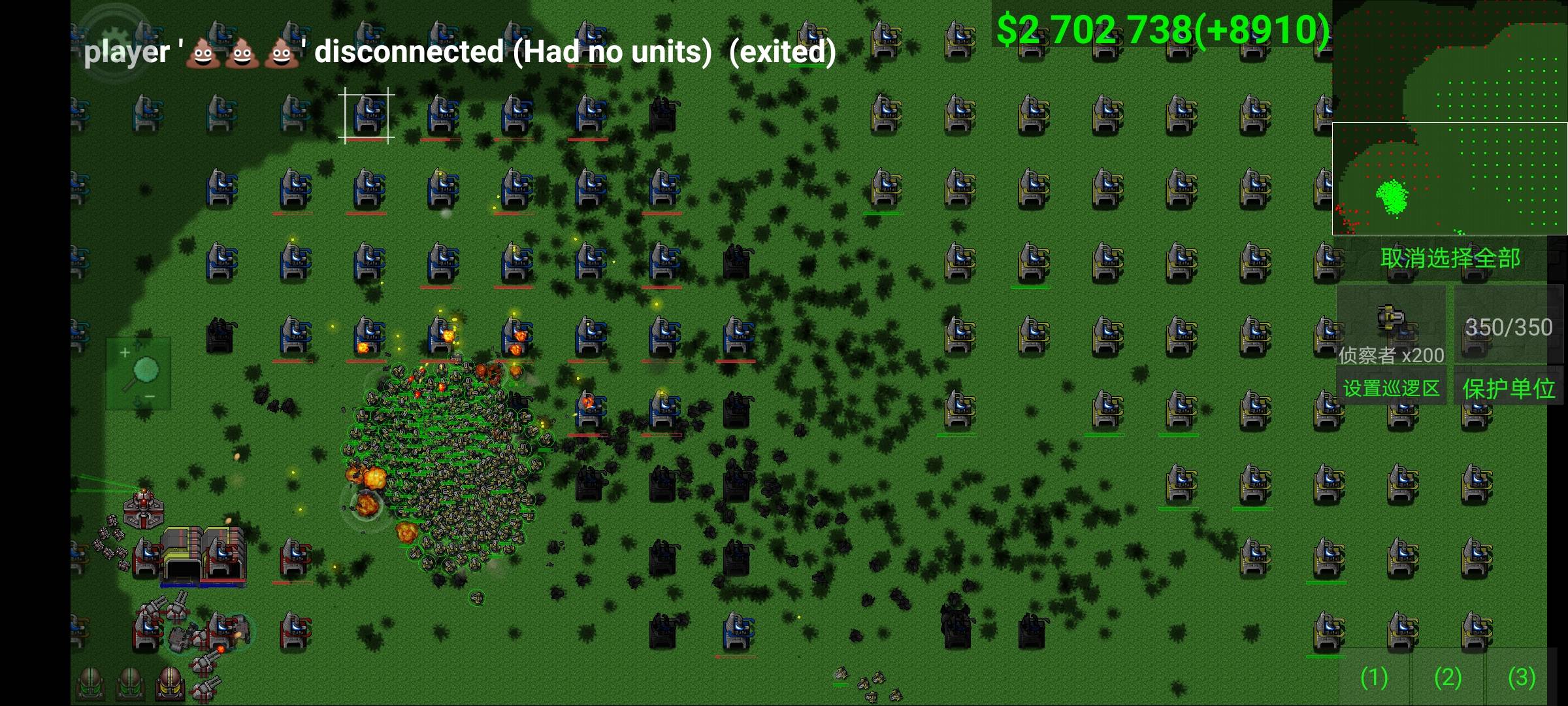Select control group (2)
Image resolution: width=1568 pixels, height=706 pixels.
click(x=1447, y=678)
